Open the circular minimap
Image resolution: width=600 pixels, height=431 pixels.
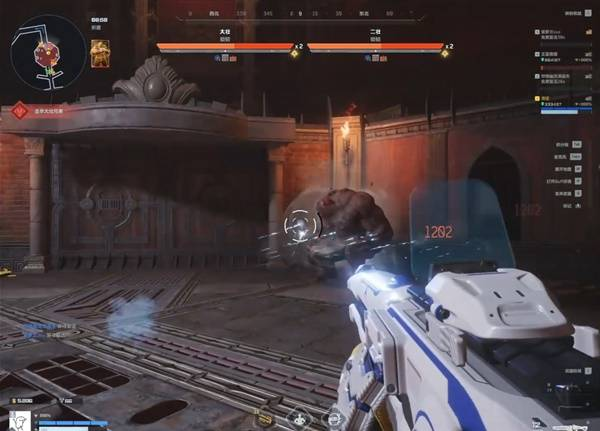[x=47, y=52]
